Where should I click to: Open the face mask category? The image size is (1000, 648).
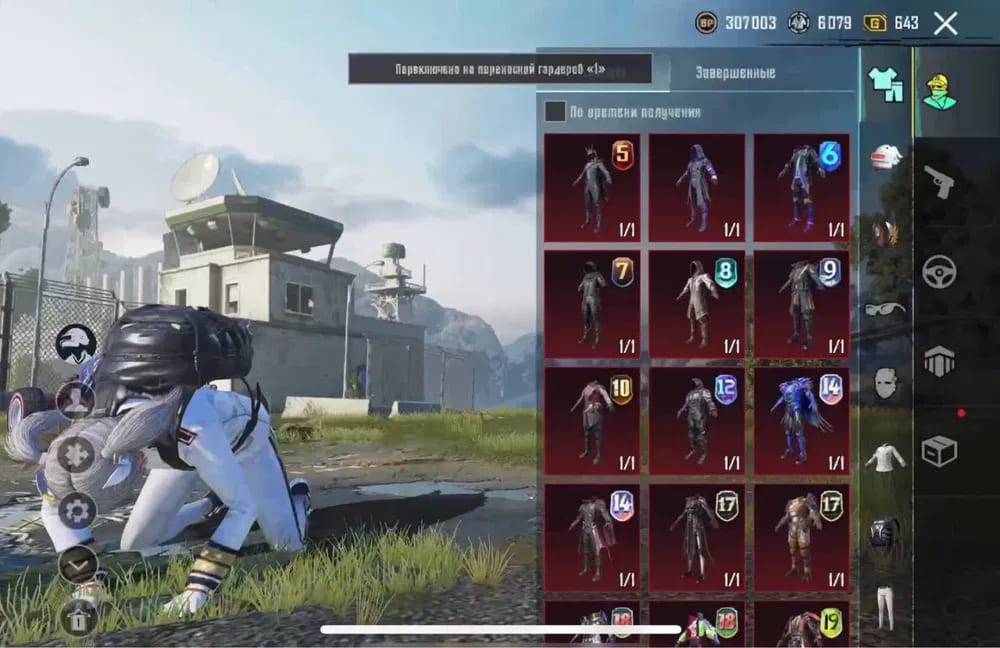(x=885, y=383)
